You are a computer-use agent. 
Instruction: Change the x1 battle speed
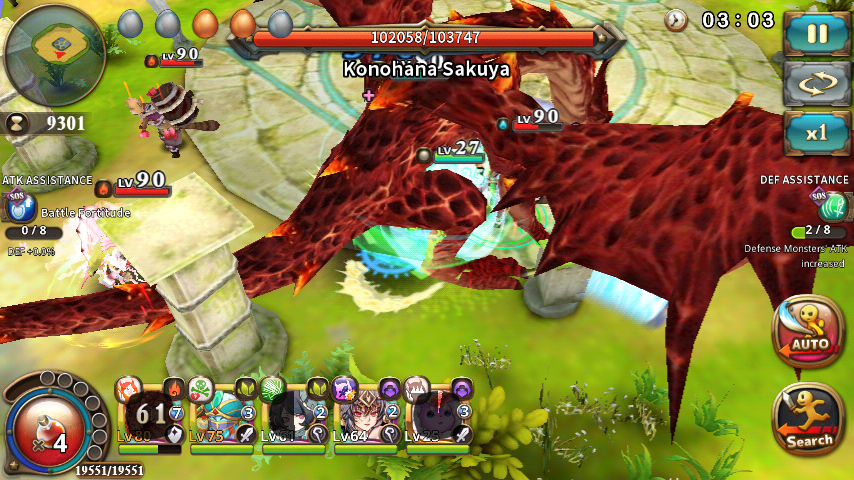817,133
